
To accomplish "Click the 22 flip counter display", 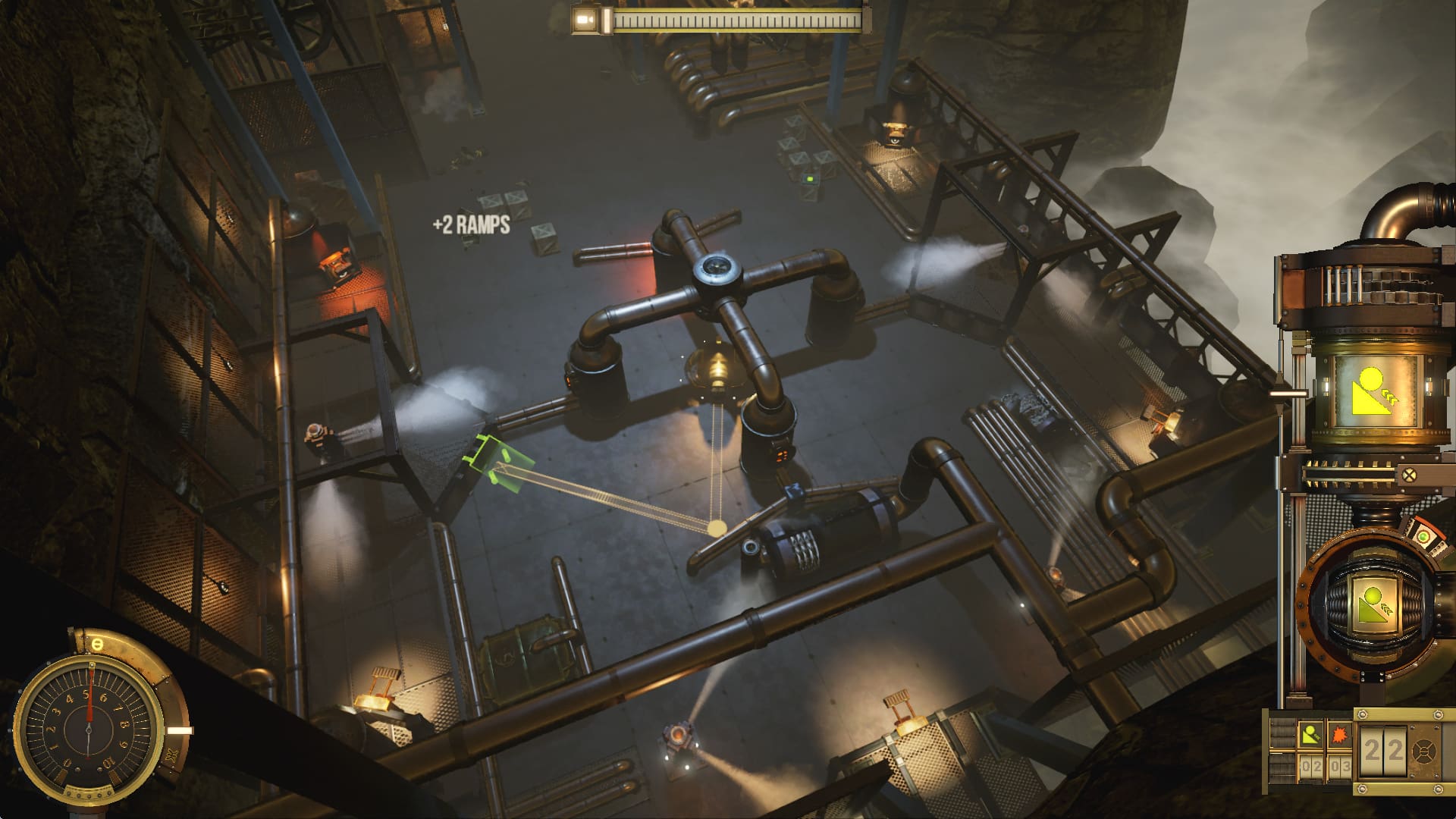I will (x=1382, y=749).
